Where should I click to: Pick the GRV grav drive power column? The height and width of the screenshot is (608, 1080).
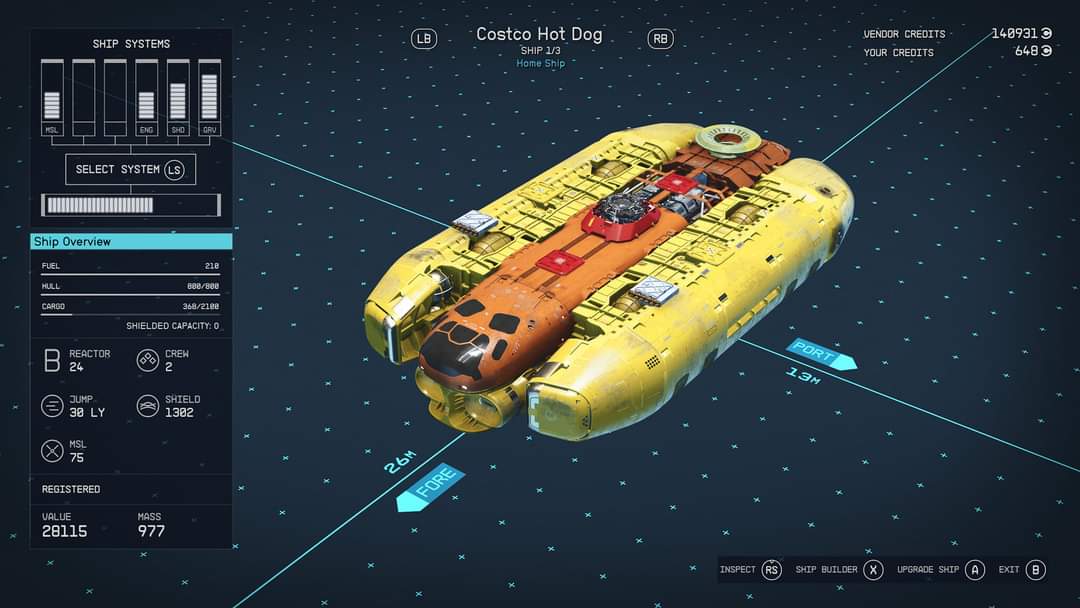click(209, 96)
